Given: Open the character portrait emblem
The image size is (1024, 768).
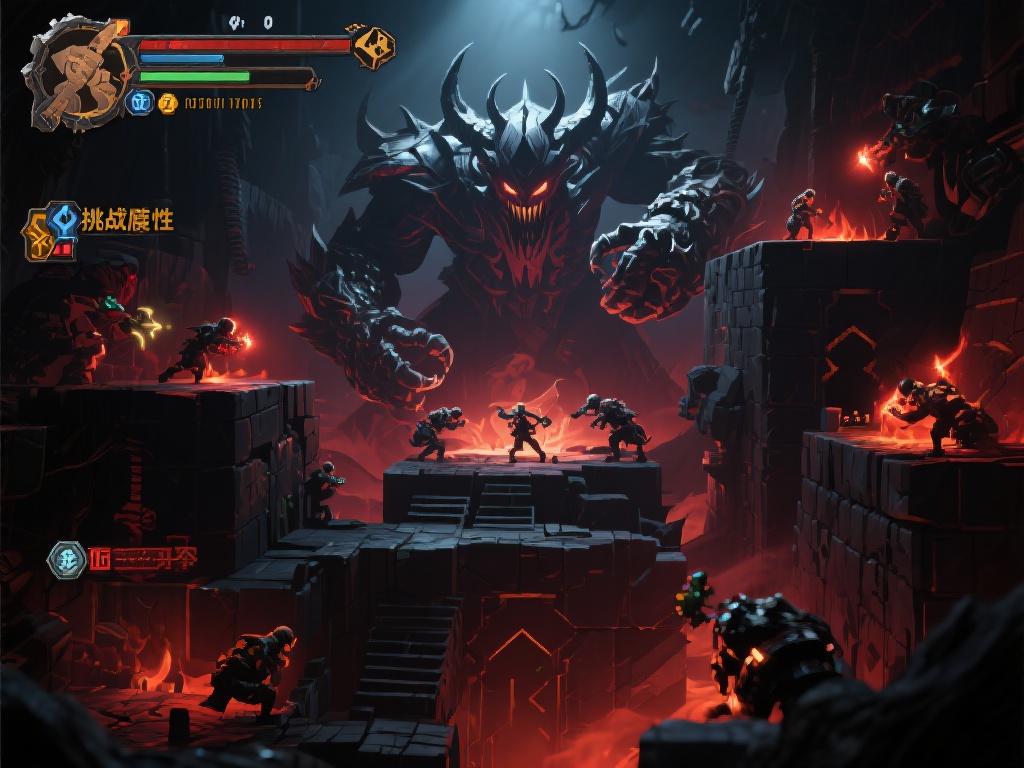Looking at the screenshot, I should click(77, 72).
